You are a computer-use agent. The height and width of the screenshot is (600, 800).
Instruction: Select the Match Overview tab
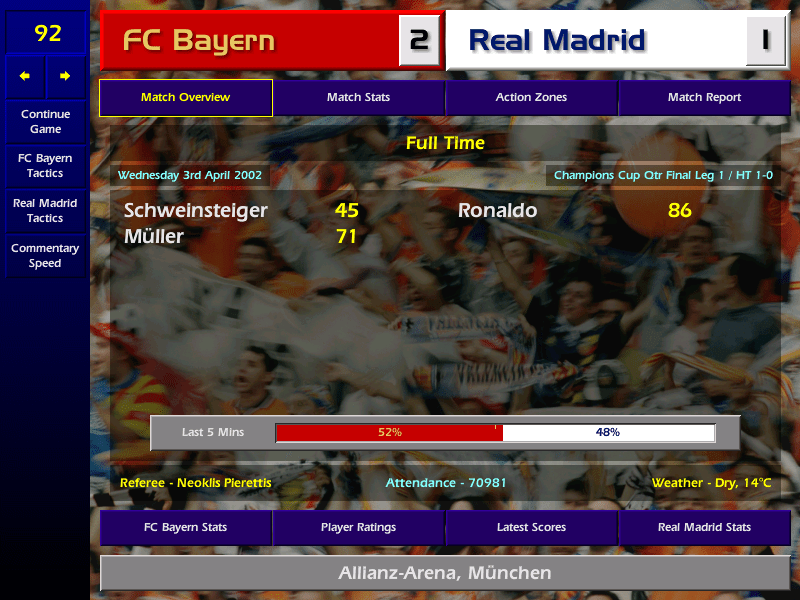185,98
